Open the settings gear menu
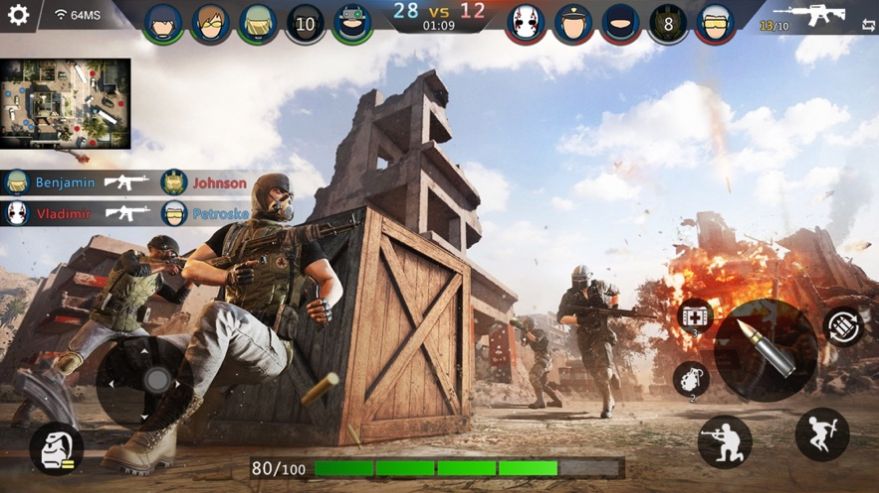This screenshot has height=493, width=879. point(18,15)
